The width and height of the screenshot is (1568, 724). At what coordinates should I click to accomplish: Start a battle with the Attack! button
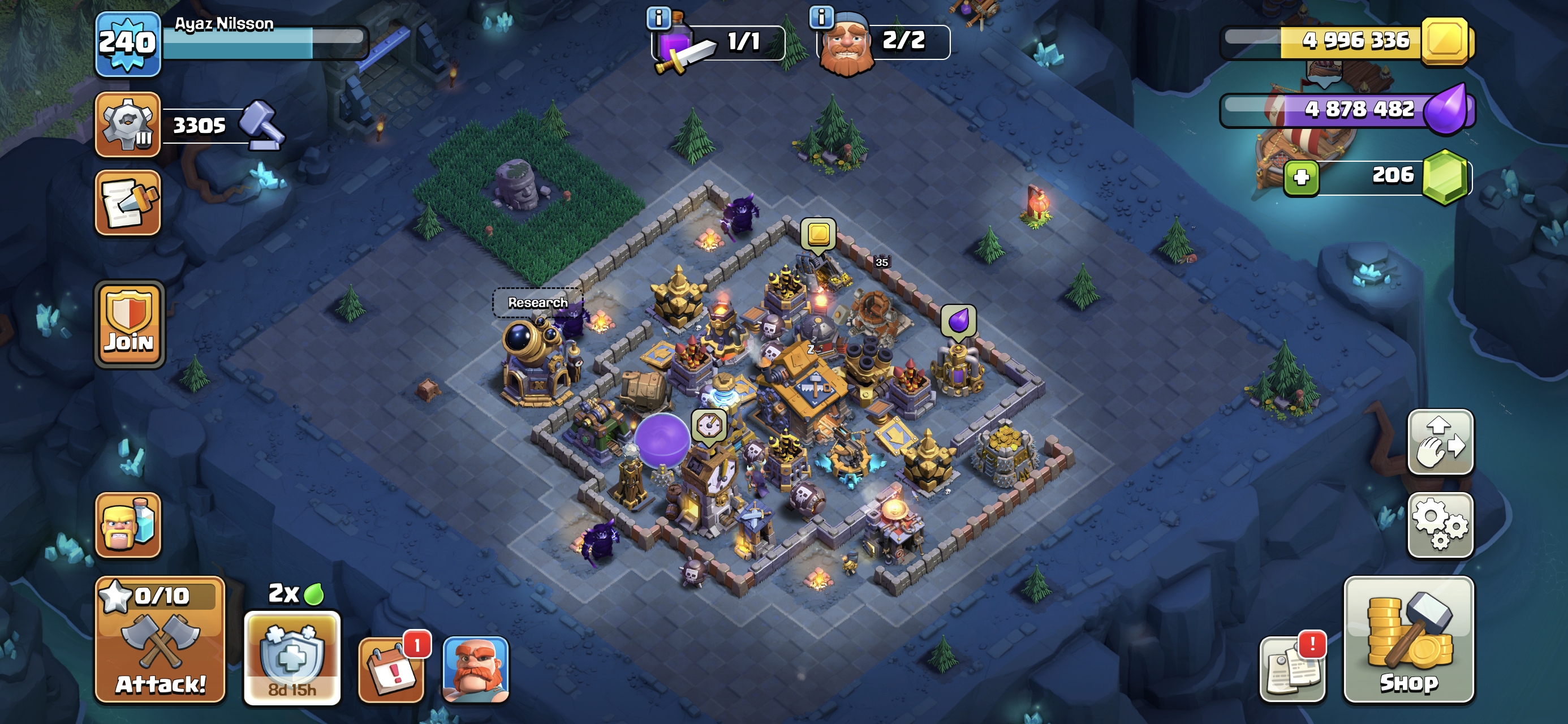(160, 640)
